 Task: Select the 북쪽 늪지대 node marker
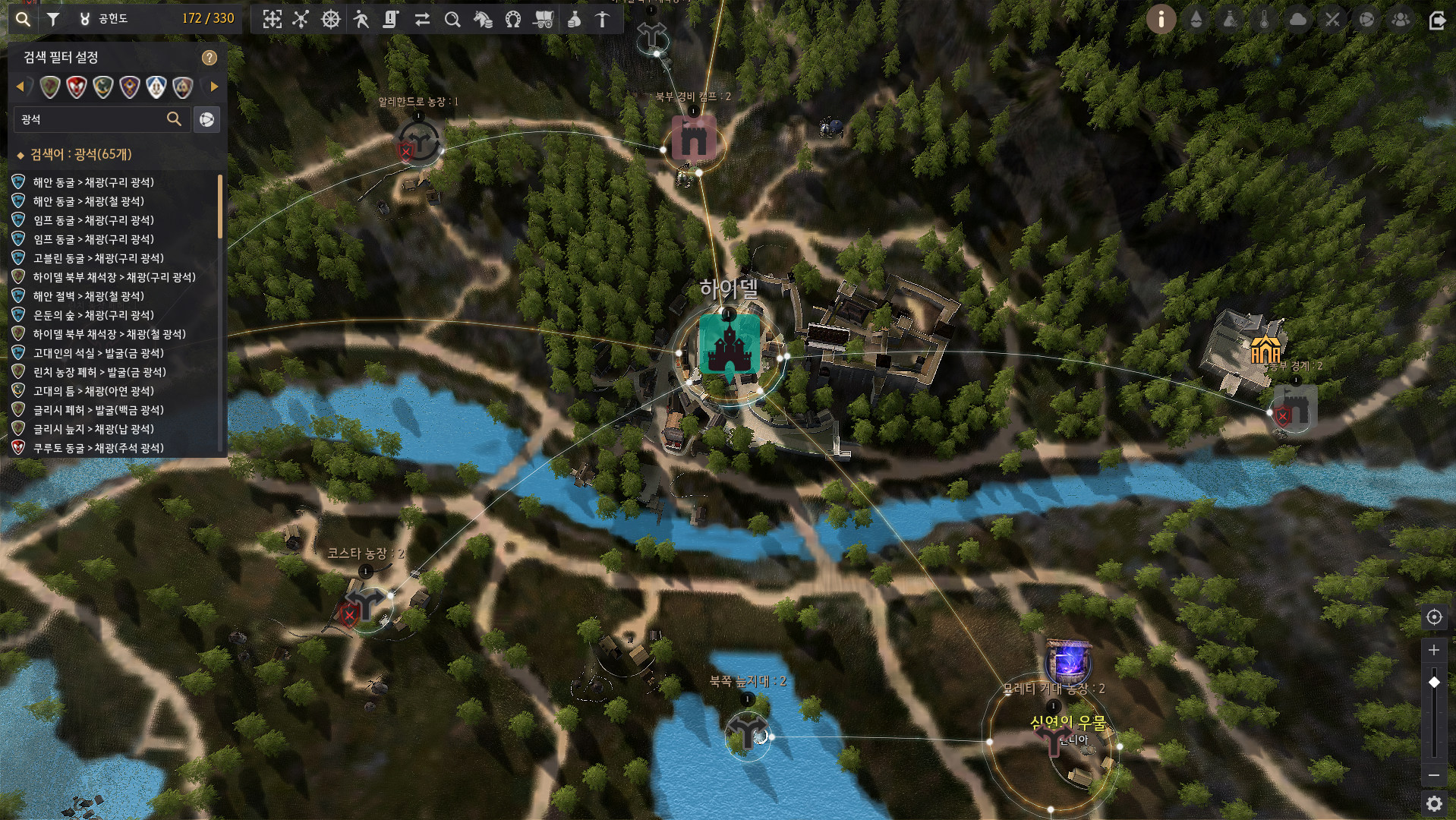[747, 731]
